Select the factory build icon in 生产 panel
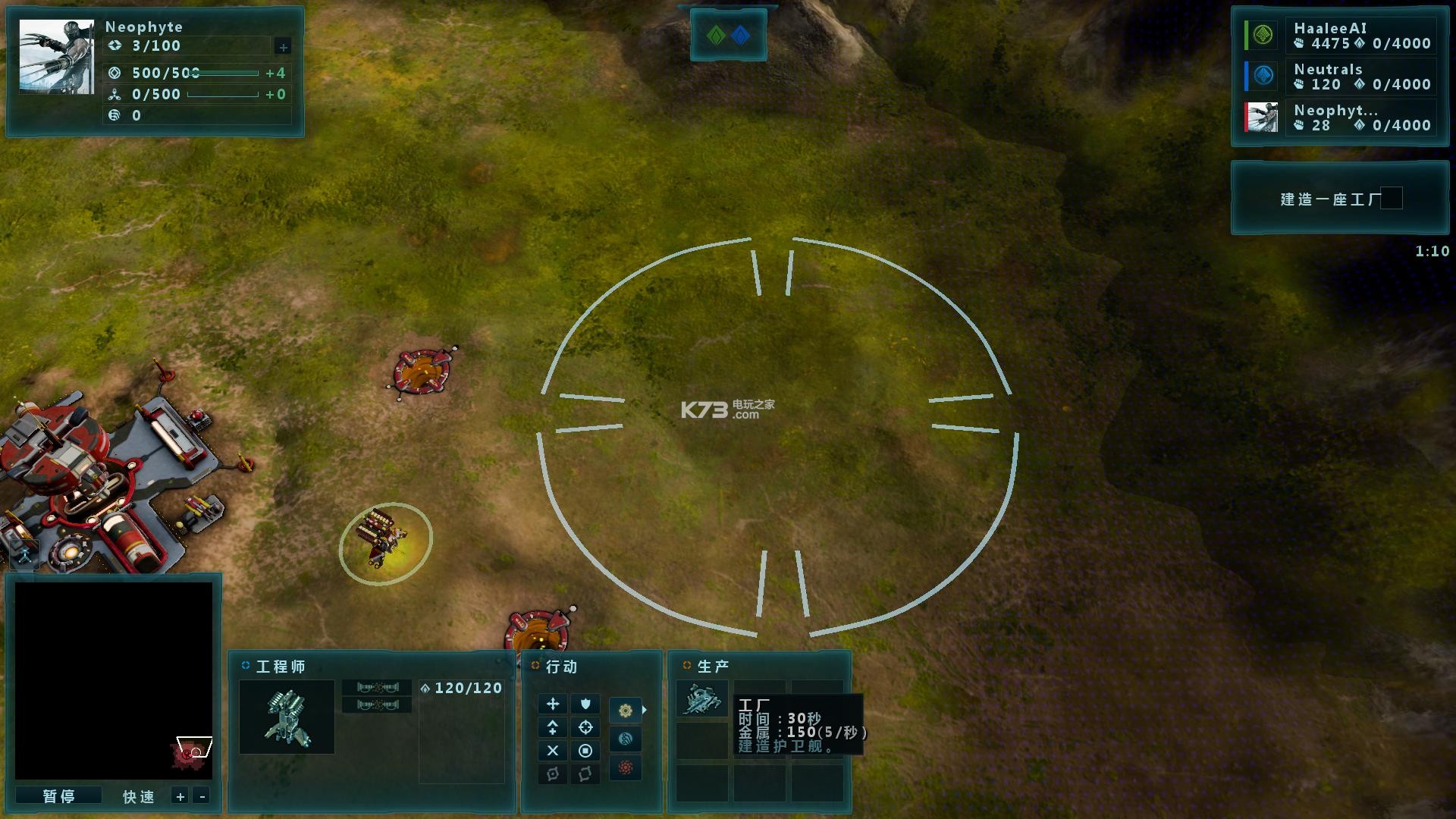The width and height of the screenshot is (1456, 819). coord(701,698)
